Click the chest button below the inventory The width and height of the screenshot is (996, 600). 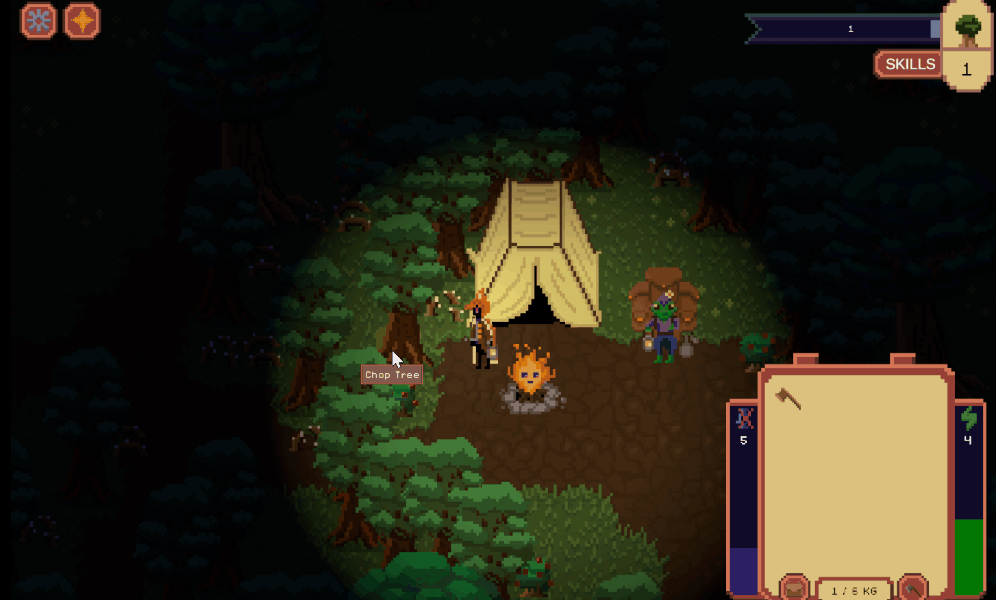(795, 588)
